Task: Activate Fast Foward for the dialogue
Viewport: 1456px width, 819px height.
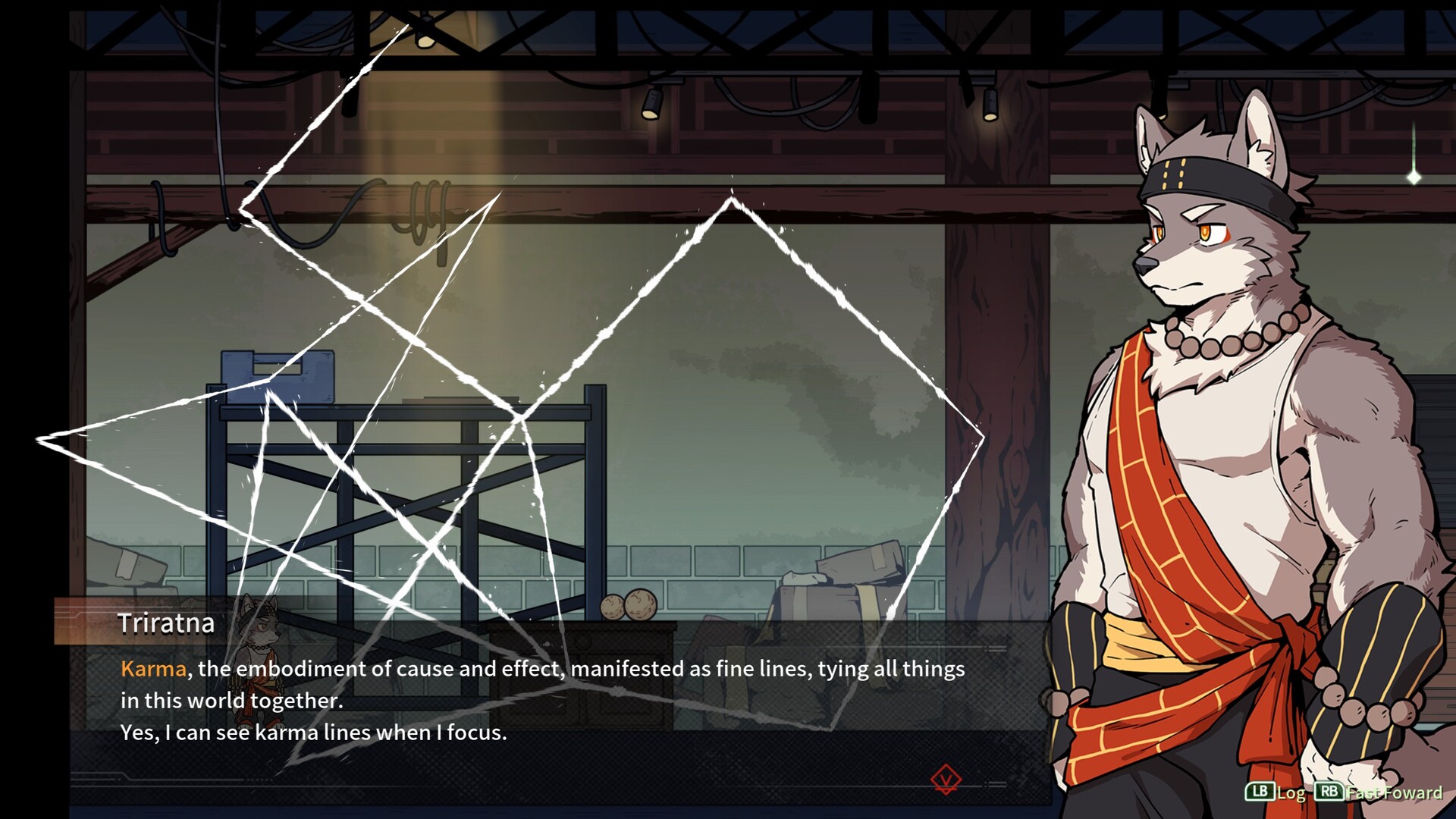Action: pyautogui.click(x=1379, y=792)
